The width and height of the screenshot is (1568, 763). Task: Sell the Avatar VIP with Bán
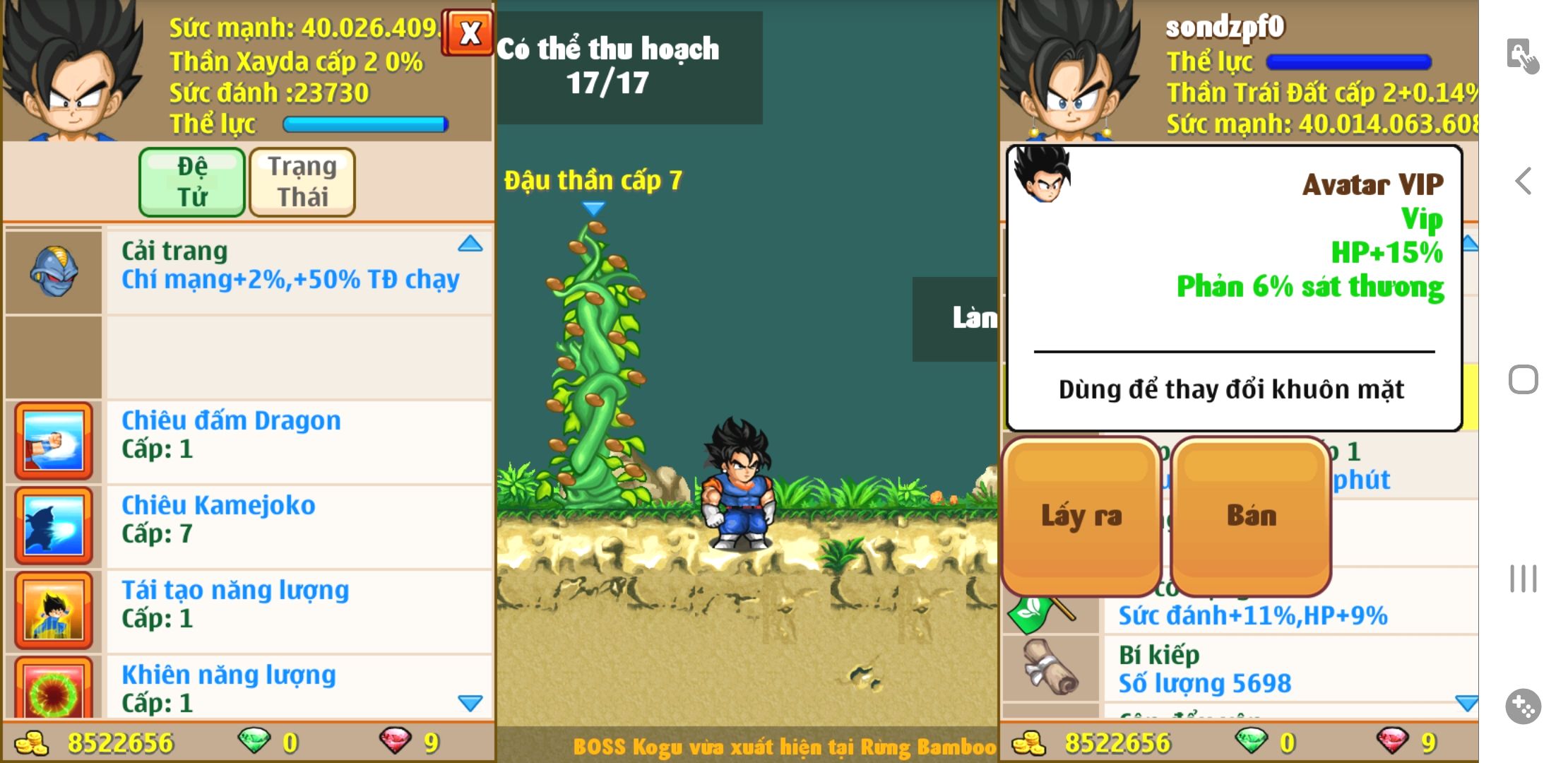(1252, 516)
